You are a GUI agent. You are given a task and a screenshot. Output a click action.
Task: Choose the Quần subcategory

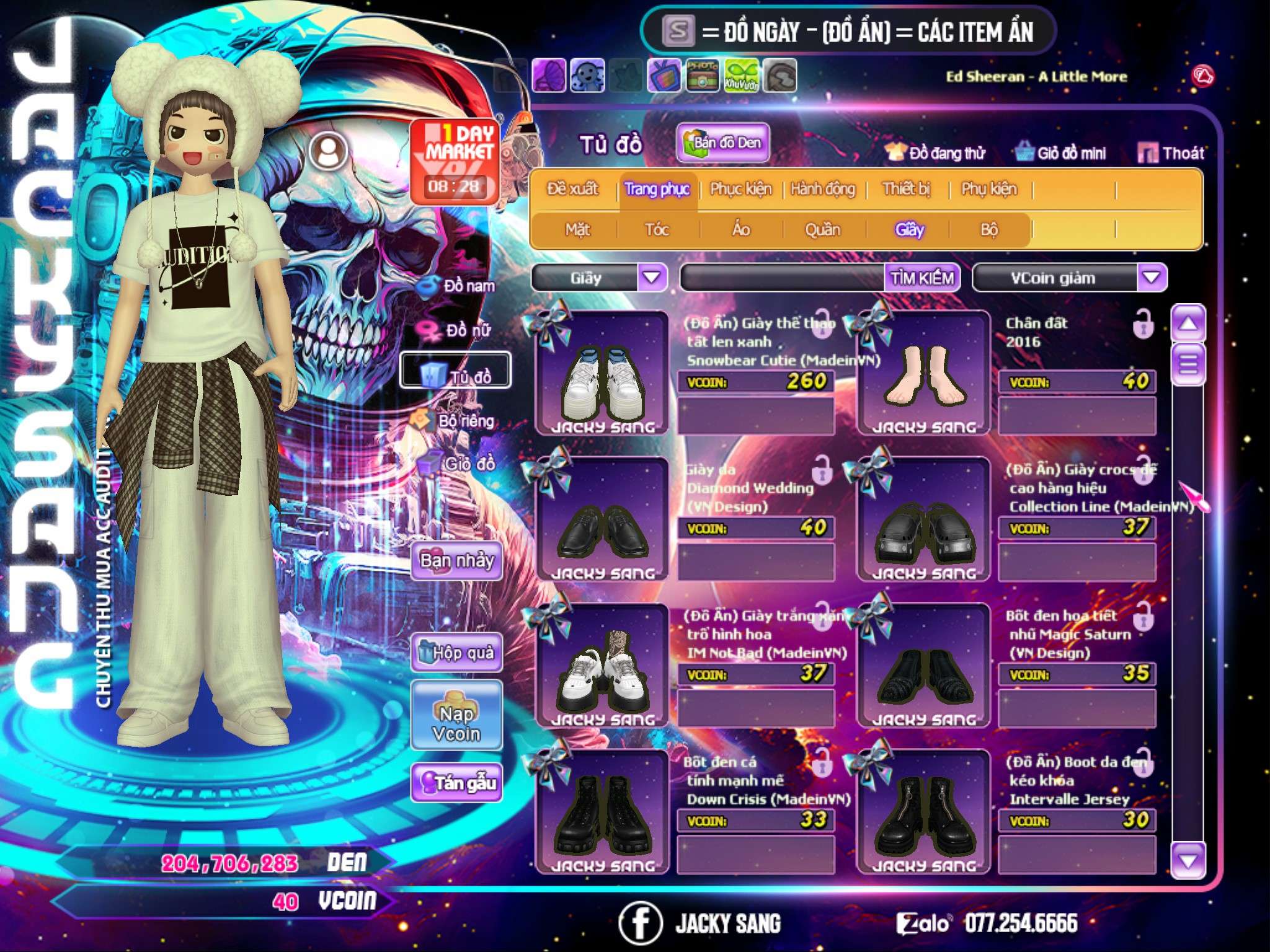(822, 230)
